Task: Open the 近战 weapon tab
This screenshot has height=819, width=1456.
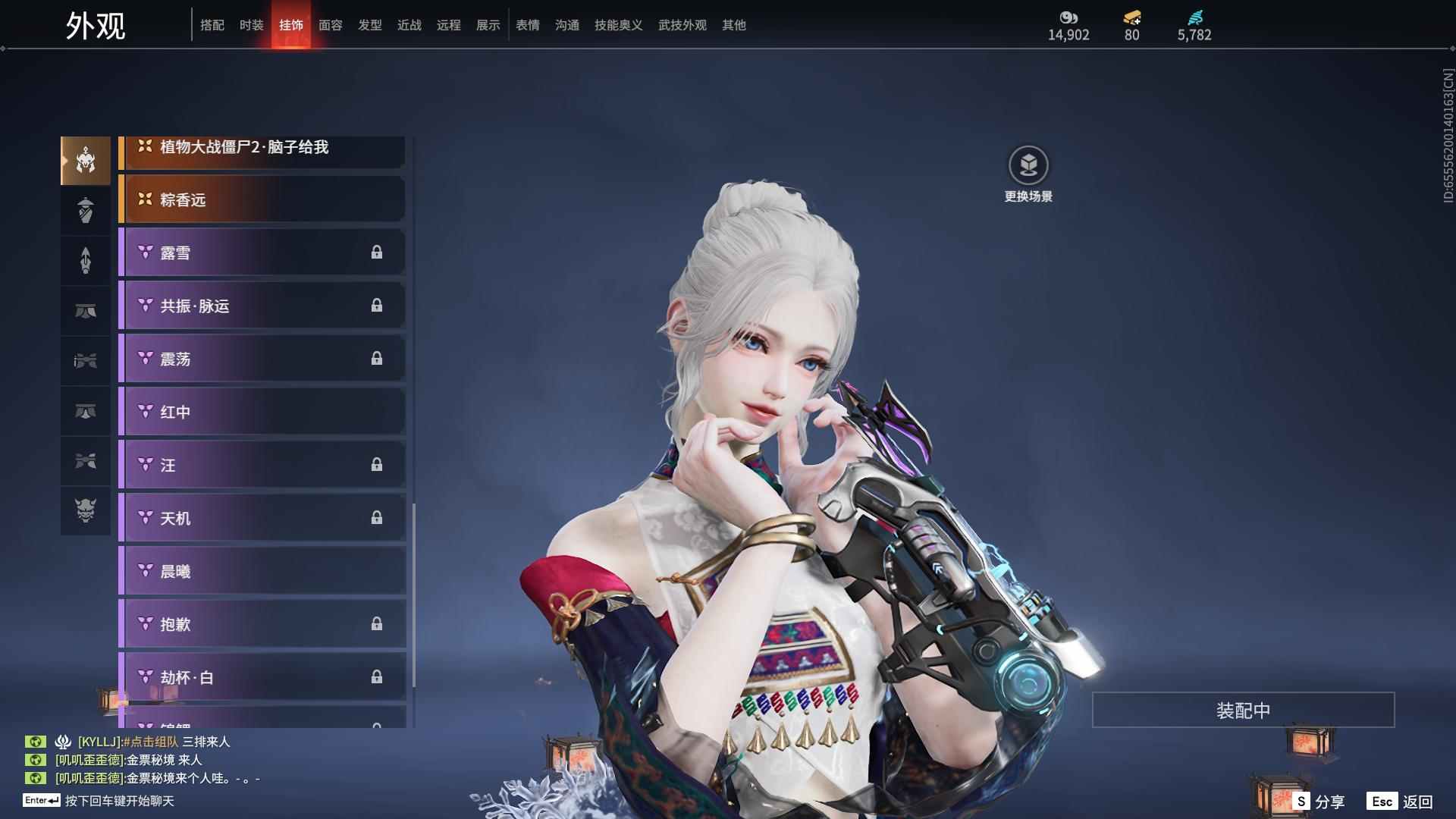Action: click(x=409, y=25)
